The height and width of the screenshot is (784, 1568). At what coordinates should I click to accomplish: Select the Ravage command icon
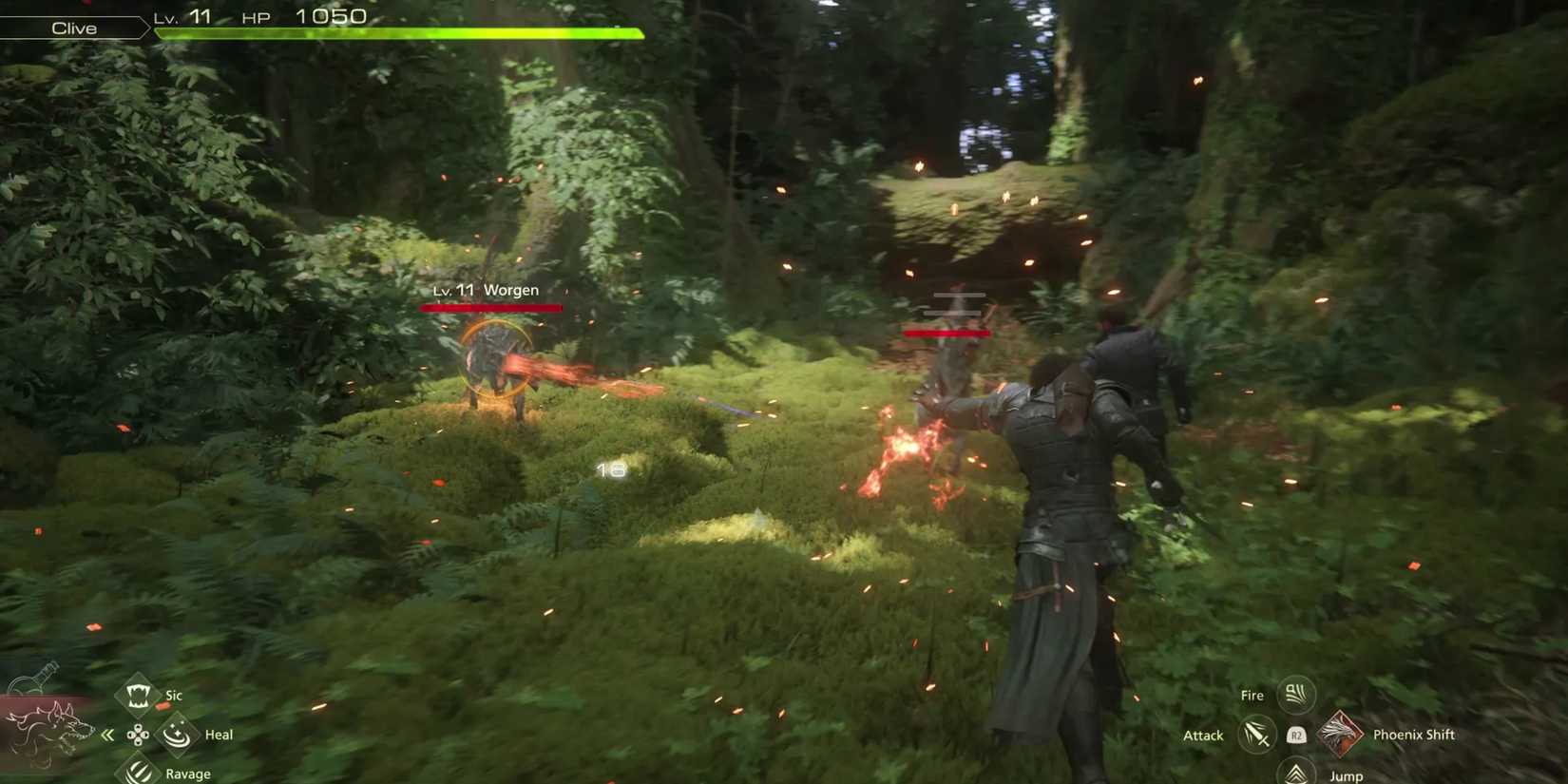click(x=139, y=772)
